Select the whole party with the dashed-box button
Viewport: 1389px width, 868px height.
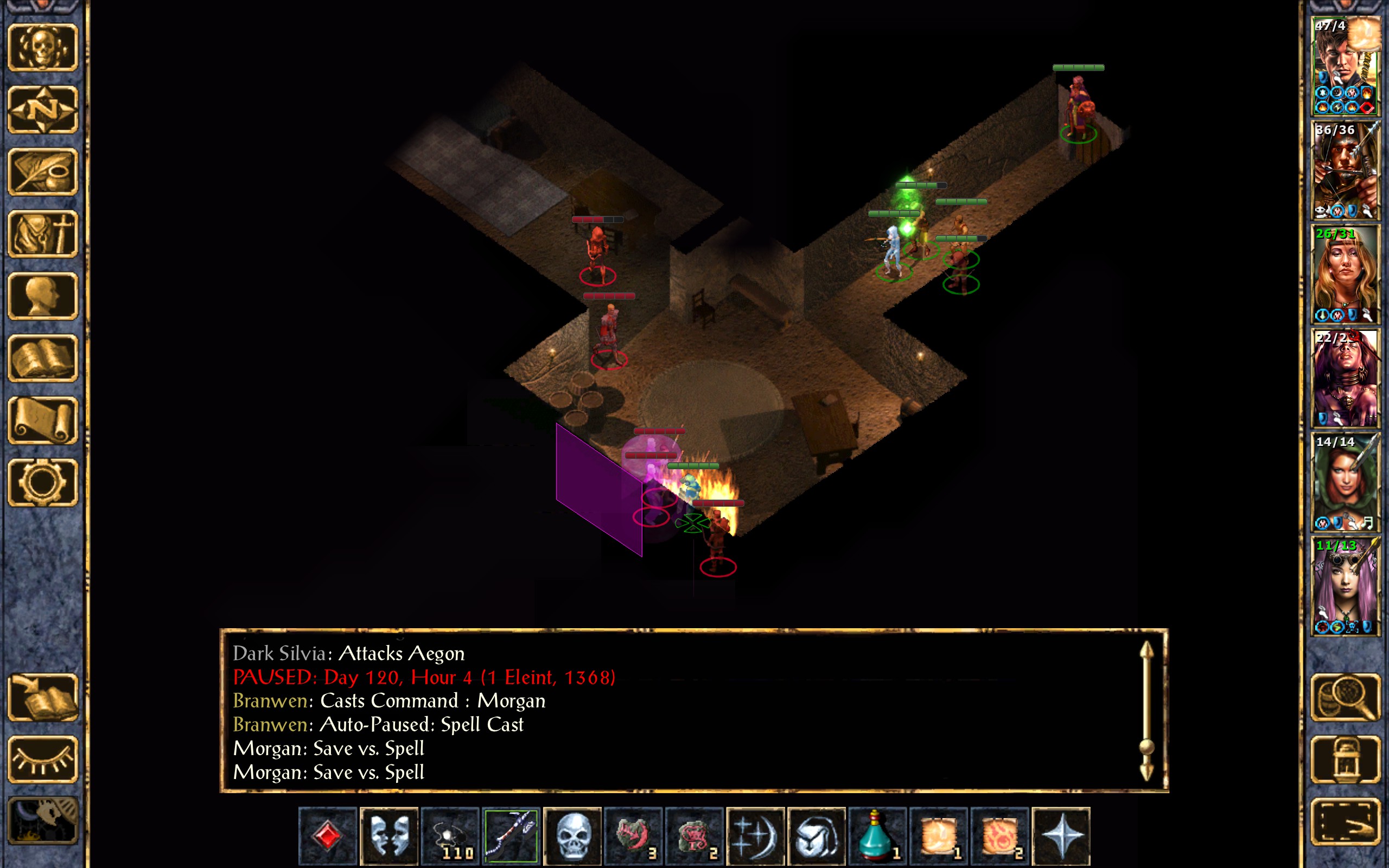(x=1346, y=821)
